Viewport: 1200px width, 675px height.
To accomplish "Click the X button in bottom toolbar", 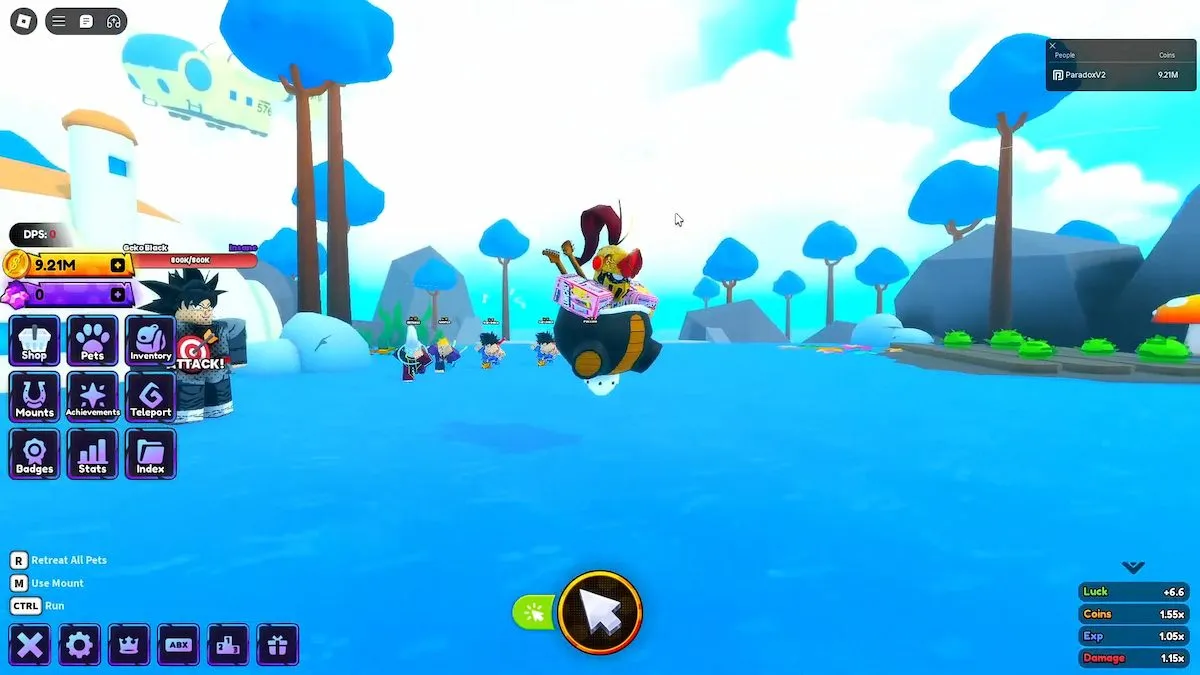I will click(x=30, y=645).
